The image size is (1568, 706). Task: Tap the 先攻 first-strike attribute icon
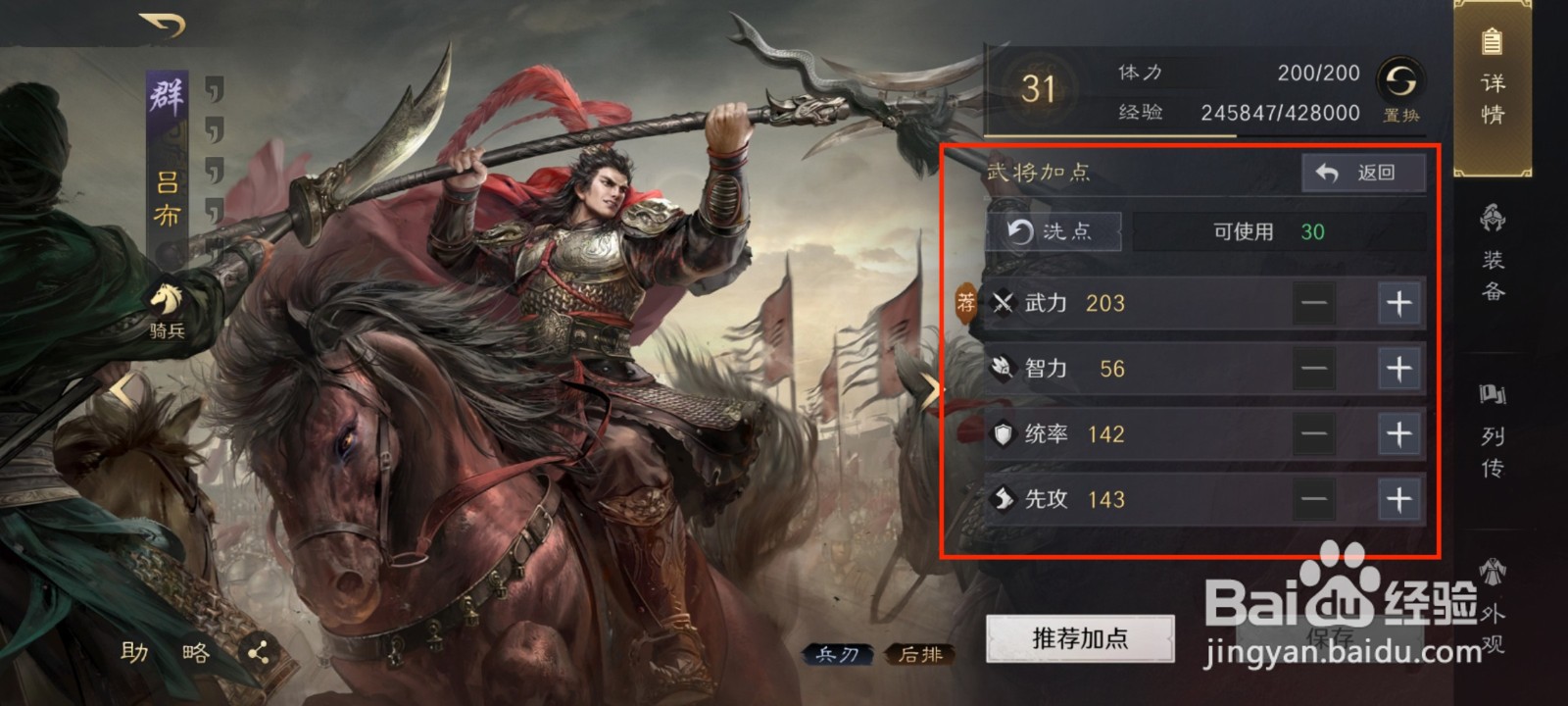(x=1005, y=500)
